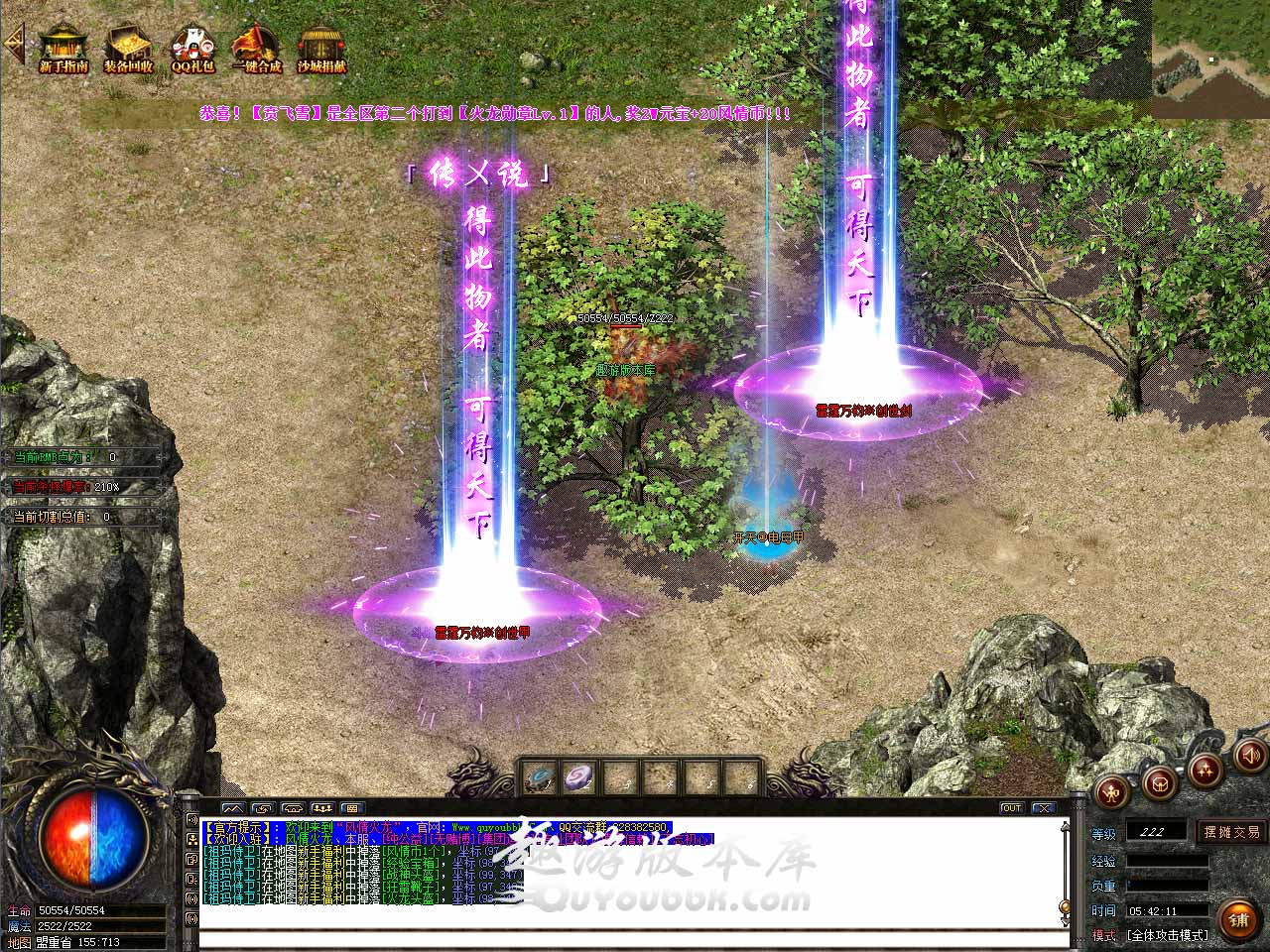Image resolution: width=1270 pixels, height=952 pixels.
Task: Claim the QQ礼包 gift pack
Action: 192,48
